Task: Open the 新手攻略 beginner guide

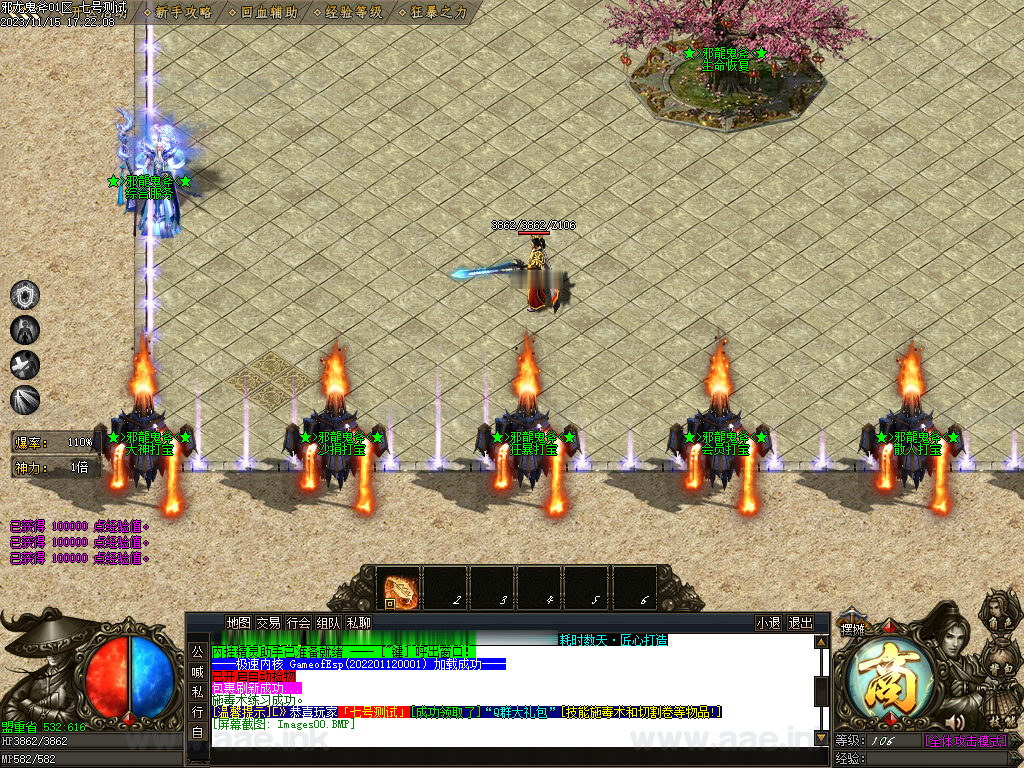Action: tap(182, 12)
